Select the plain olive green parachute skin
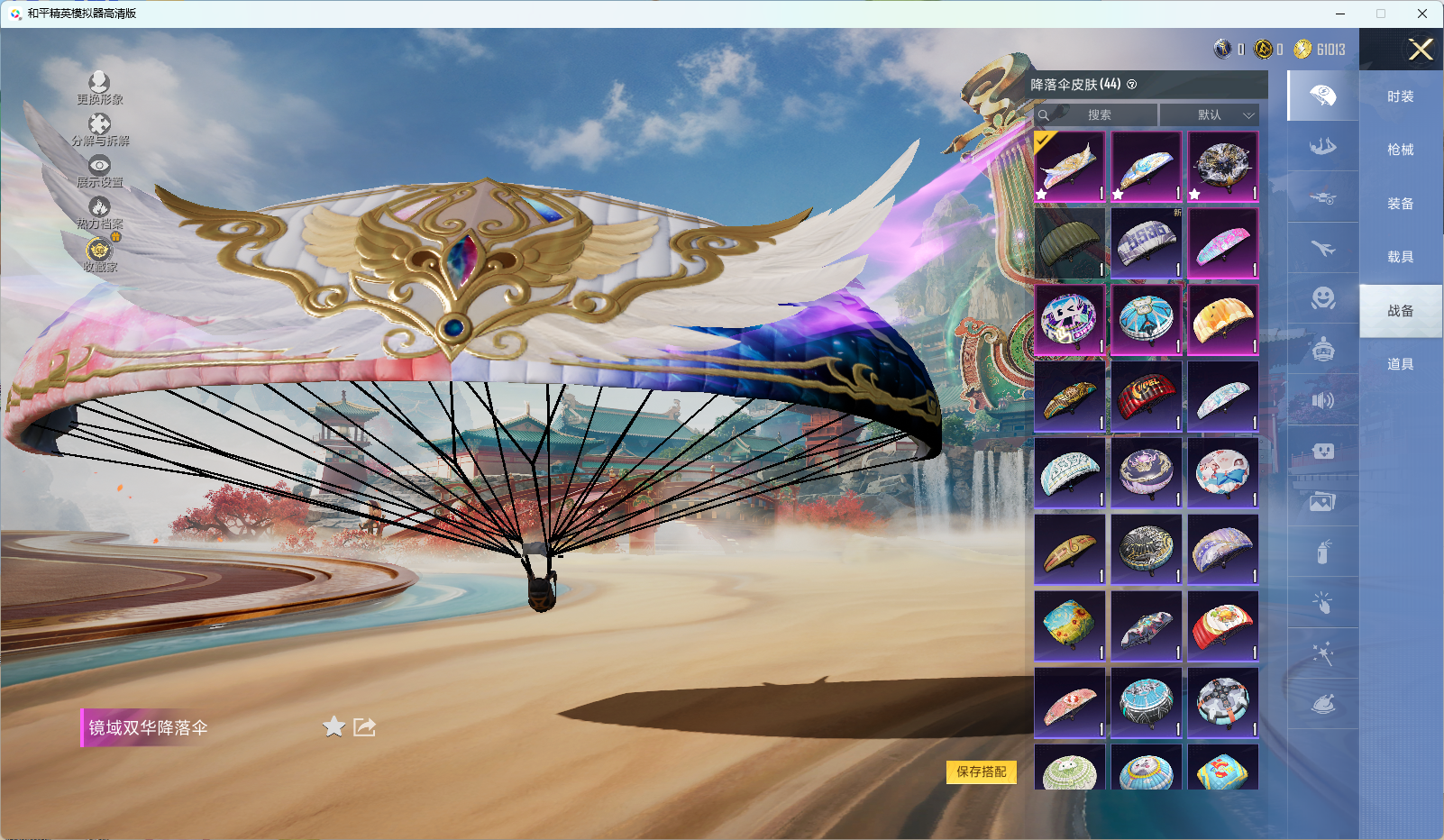The width and height of the screenshot is (1444, 840). coord(1070,243)
